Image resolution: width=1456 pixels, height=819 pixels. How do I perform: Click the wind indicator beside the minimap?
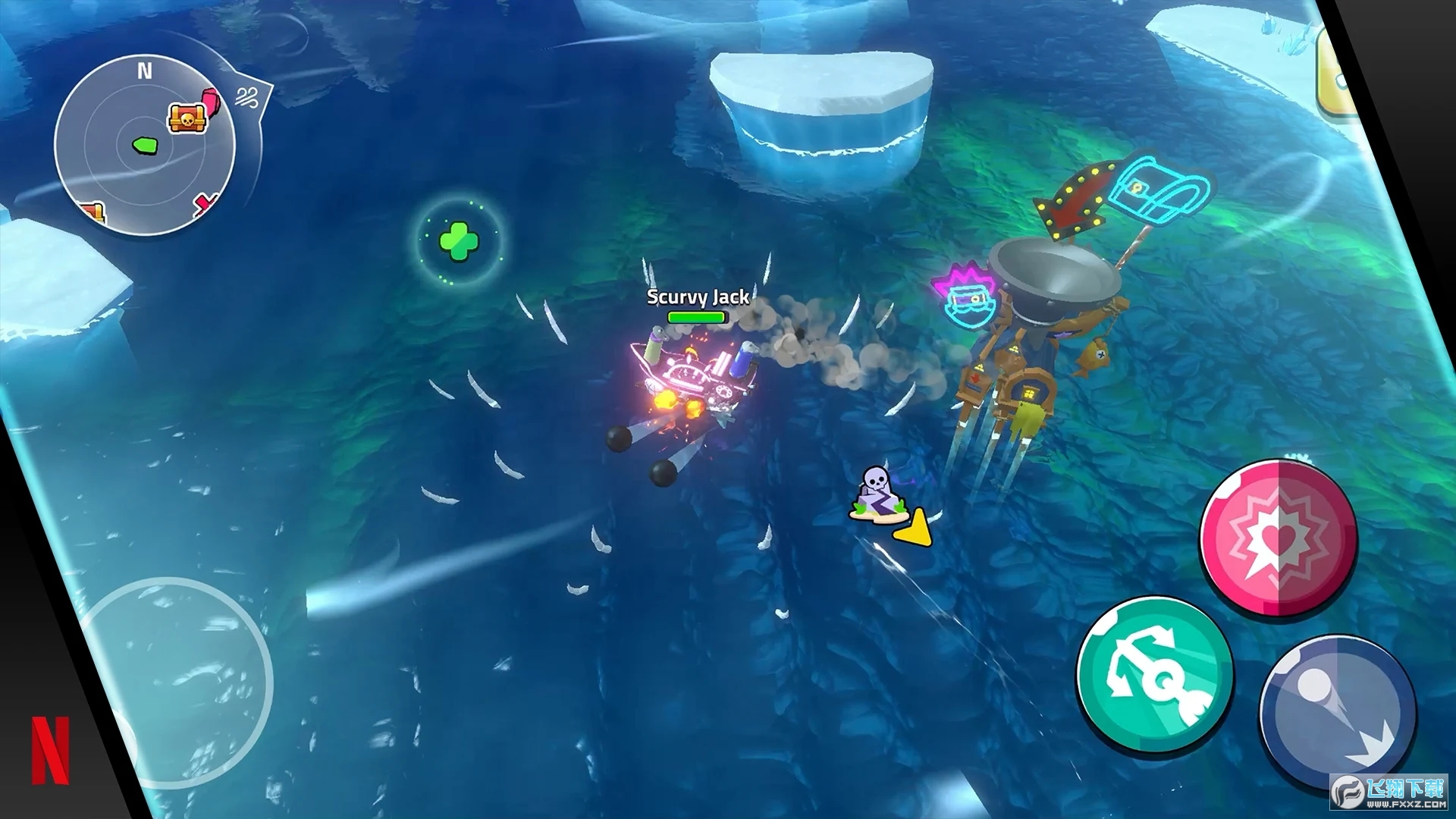pyautogui.click(x=247, y=98)
